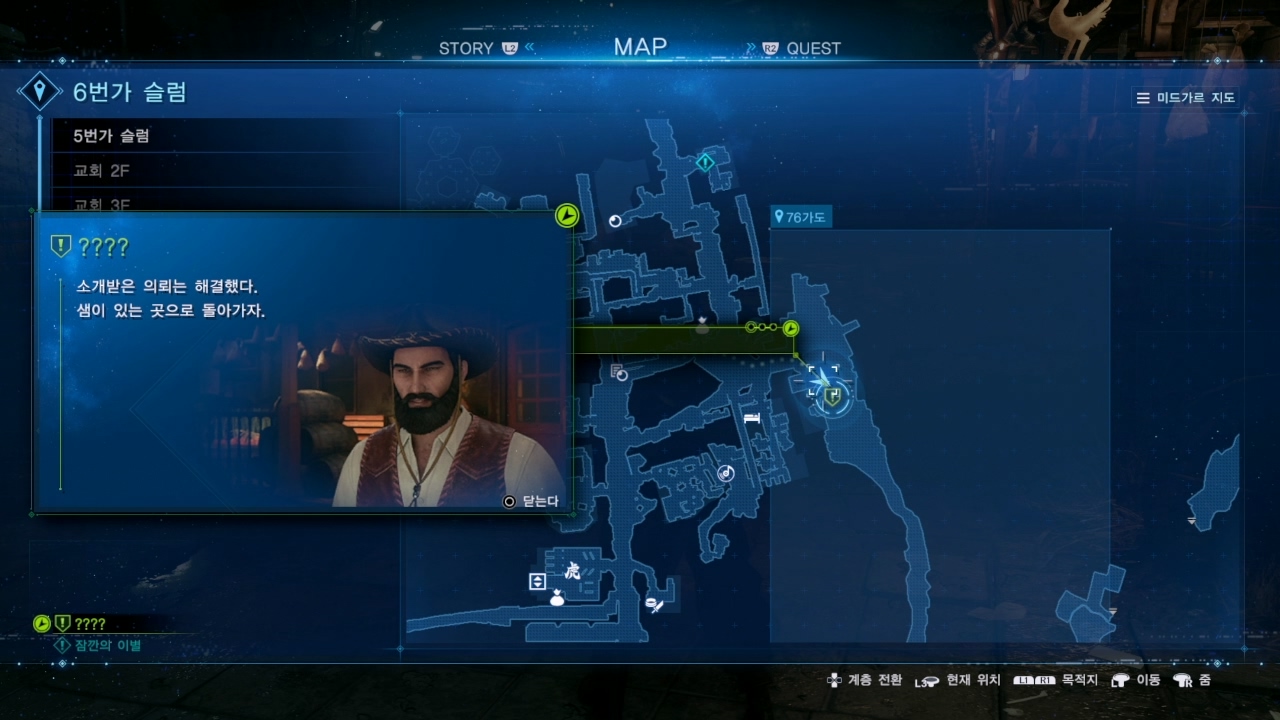The image size is (1280, 720).
Task: Close the ???? quest popup with 닫는다
Action: (x=531, y=501)
